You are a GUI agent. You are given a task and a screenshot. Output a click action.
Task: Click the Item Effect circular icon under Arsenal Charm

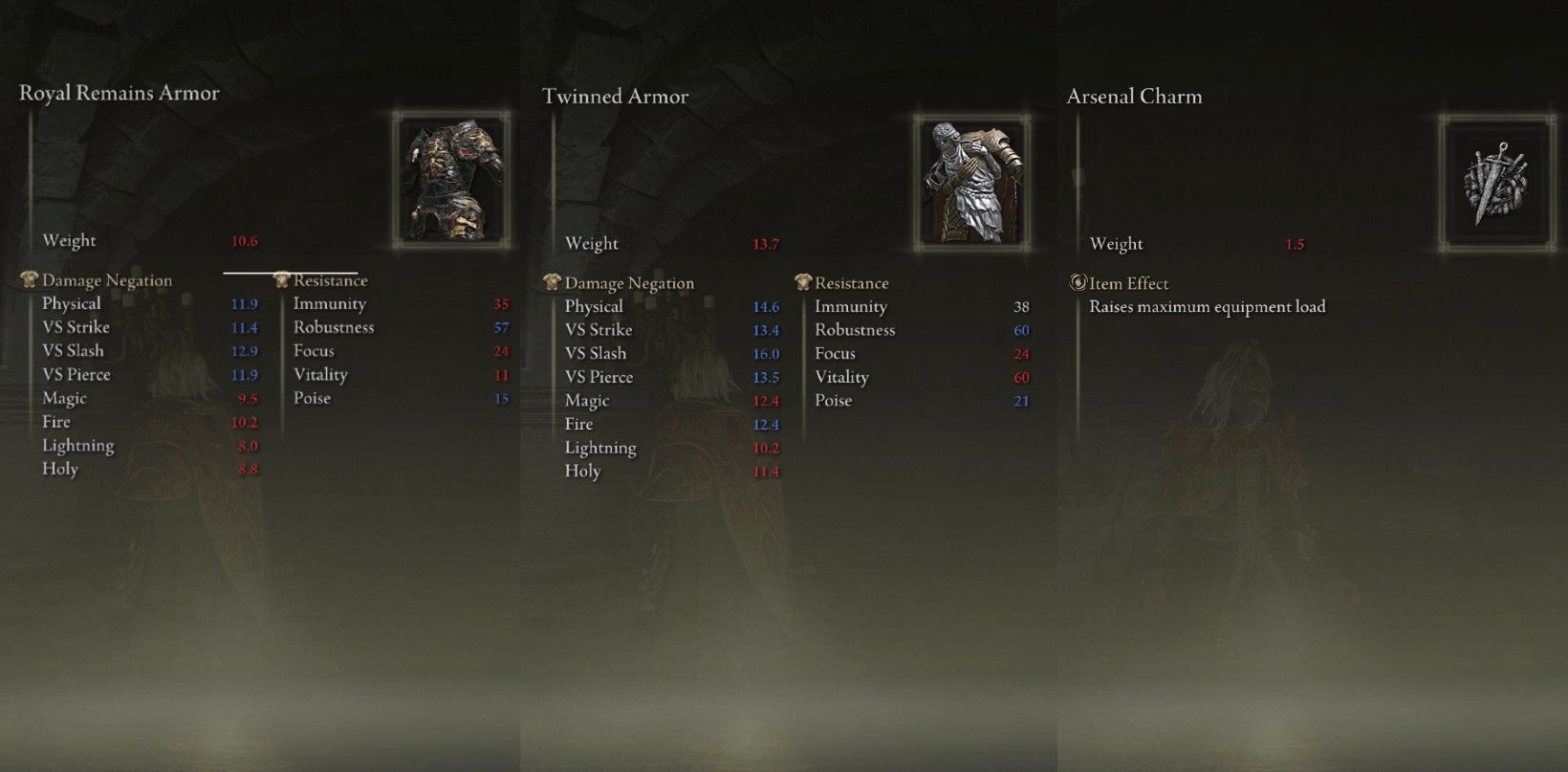[x=1080, y=282]
